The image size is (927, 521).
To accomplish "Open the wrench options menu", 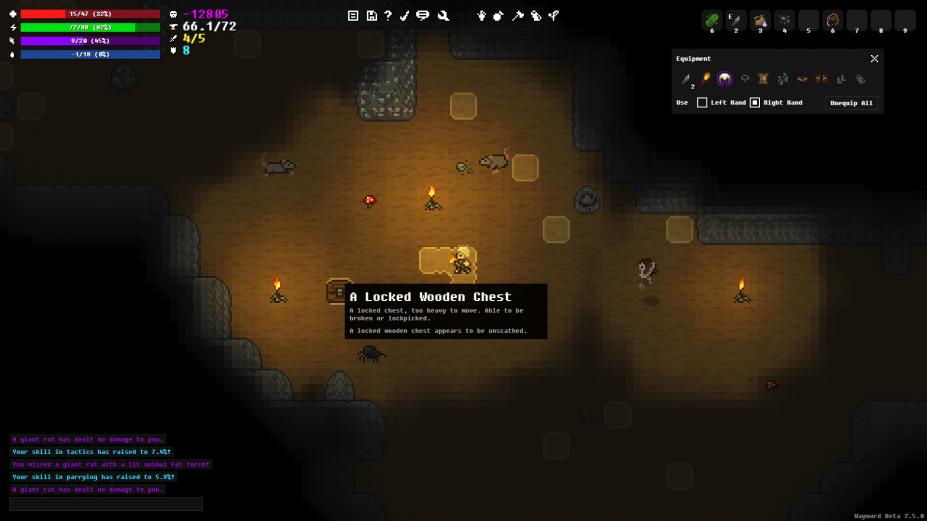I will (443, 16).
